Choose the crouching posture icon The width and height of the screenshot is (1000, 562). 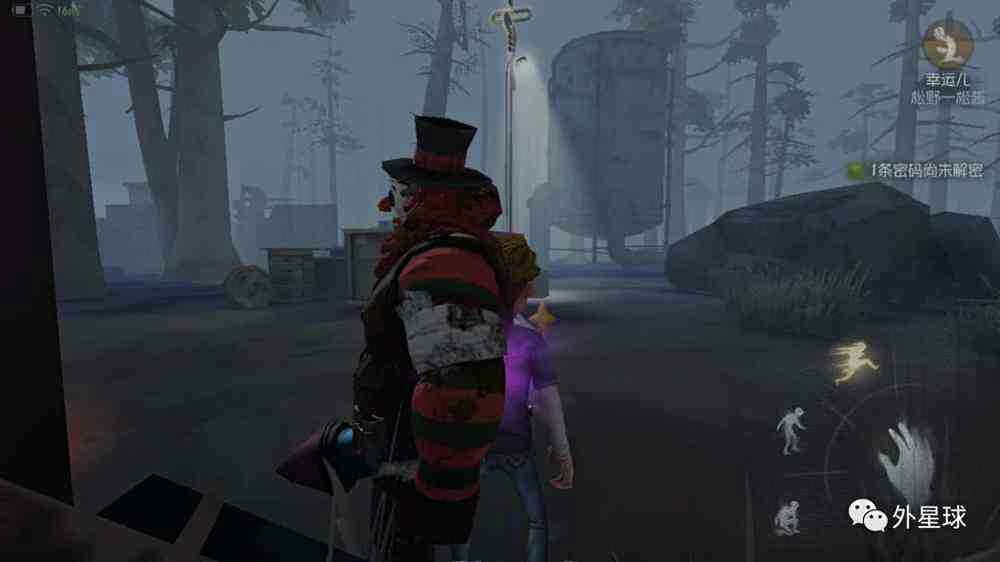[786, 516]
